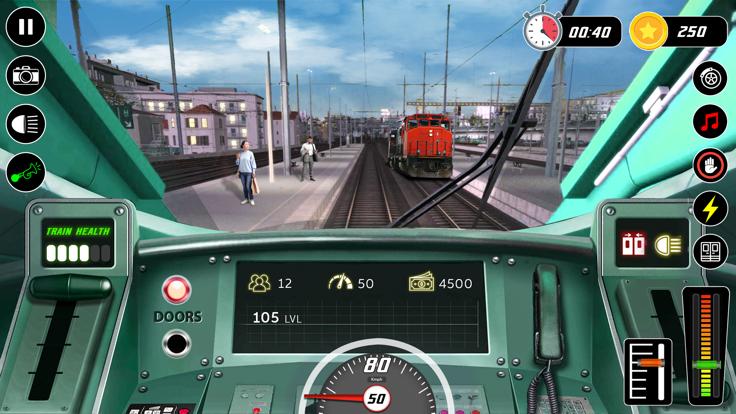Adjust the orange-handled throttle lever

tap(650, 362)
